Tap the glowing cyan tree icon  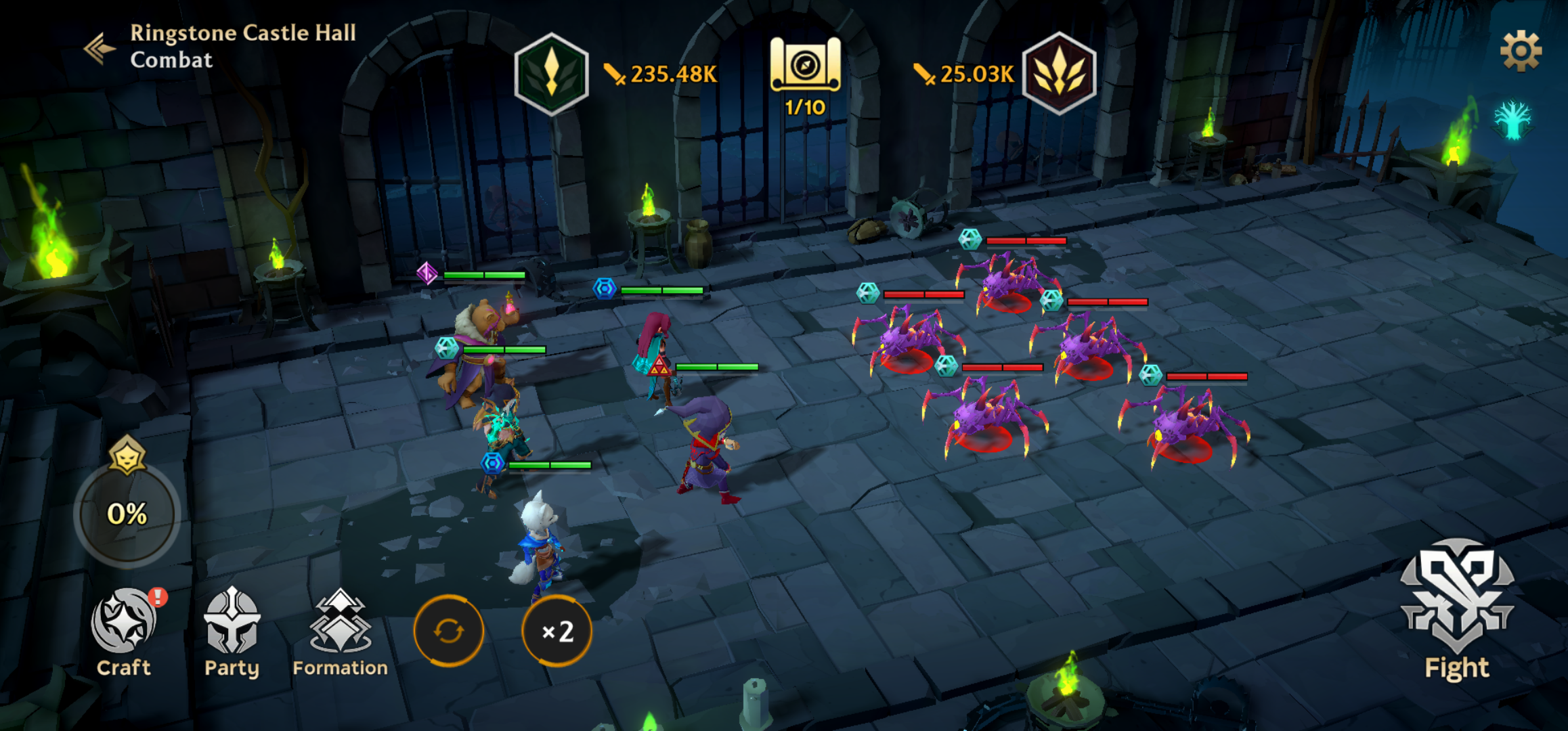point(1512,120)
